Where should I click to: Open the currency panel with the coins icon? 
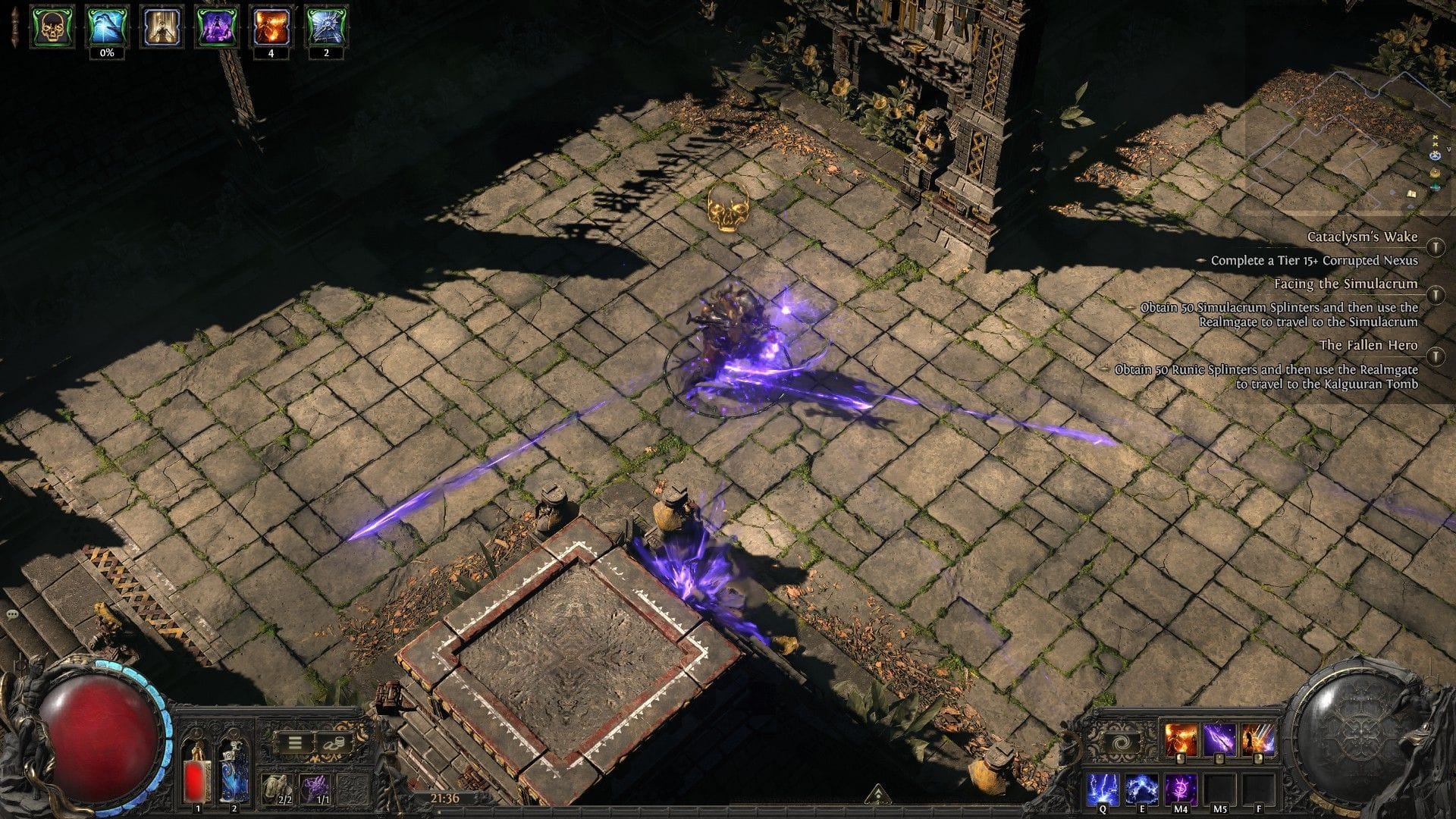pyautogui.click(x=334, y=741)
